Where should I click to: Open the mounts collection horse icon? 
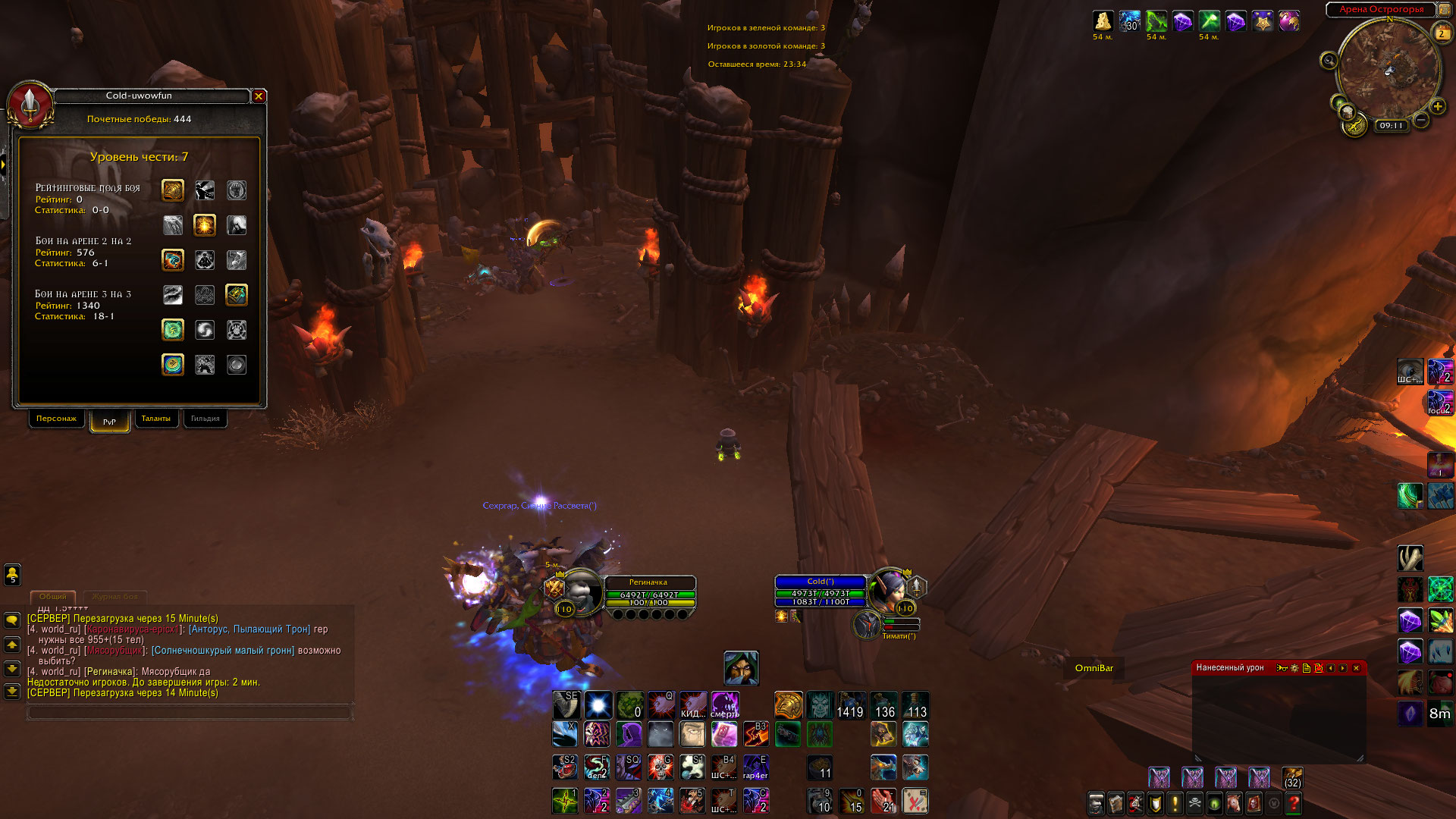(x=1234, y=803)
